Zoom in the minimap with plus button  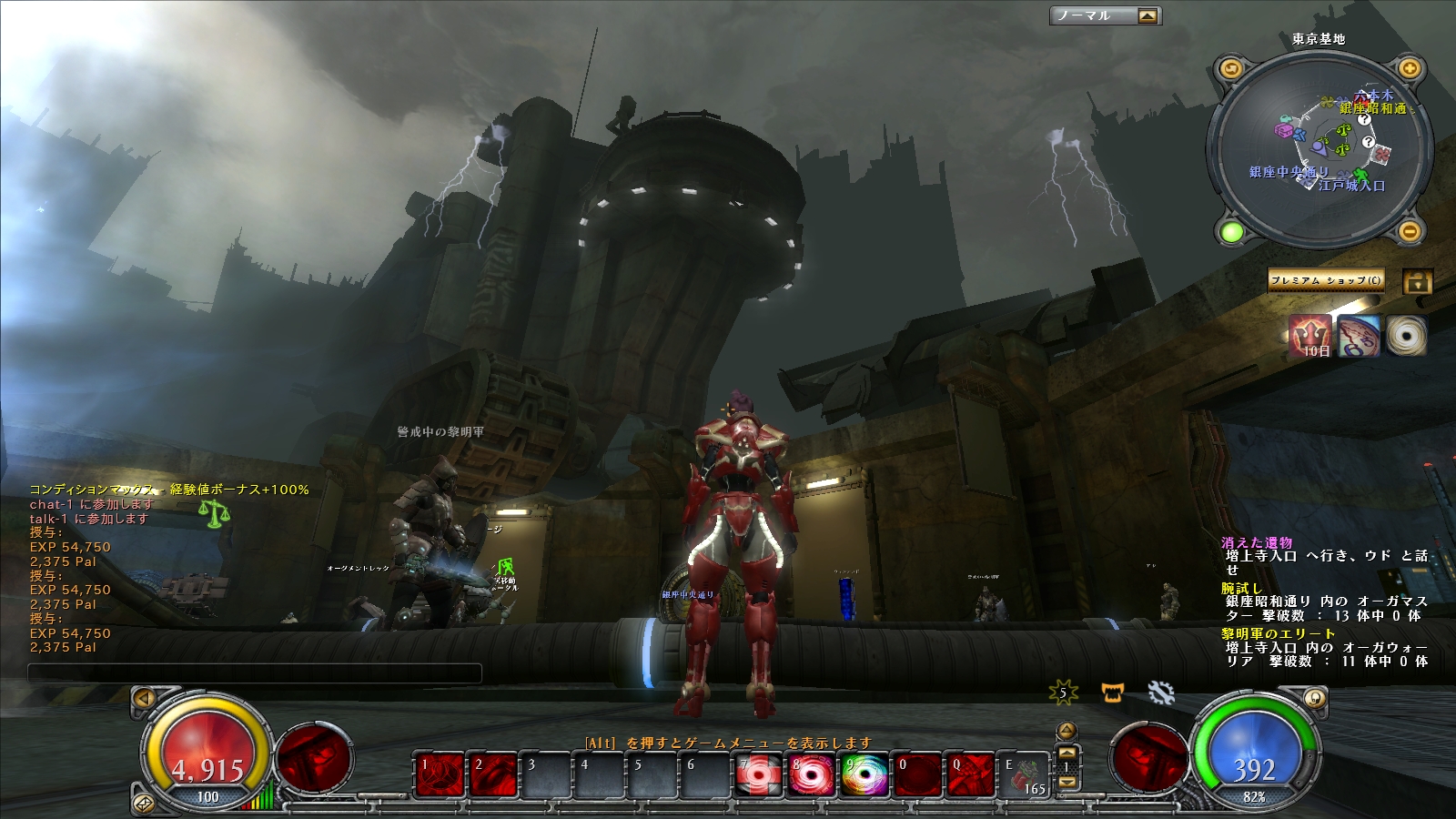(1409, 68)
